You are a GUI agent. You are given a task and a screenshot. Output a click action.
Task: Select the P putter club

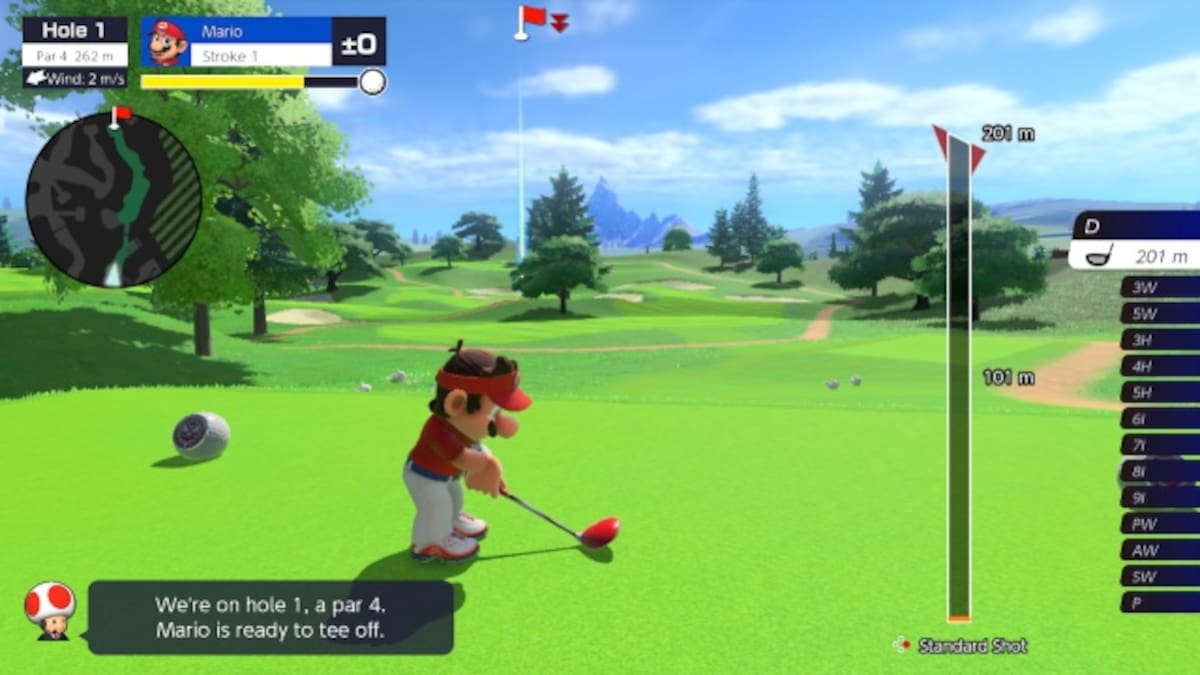pyautogui.click(x=1160, y=602)
